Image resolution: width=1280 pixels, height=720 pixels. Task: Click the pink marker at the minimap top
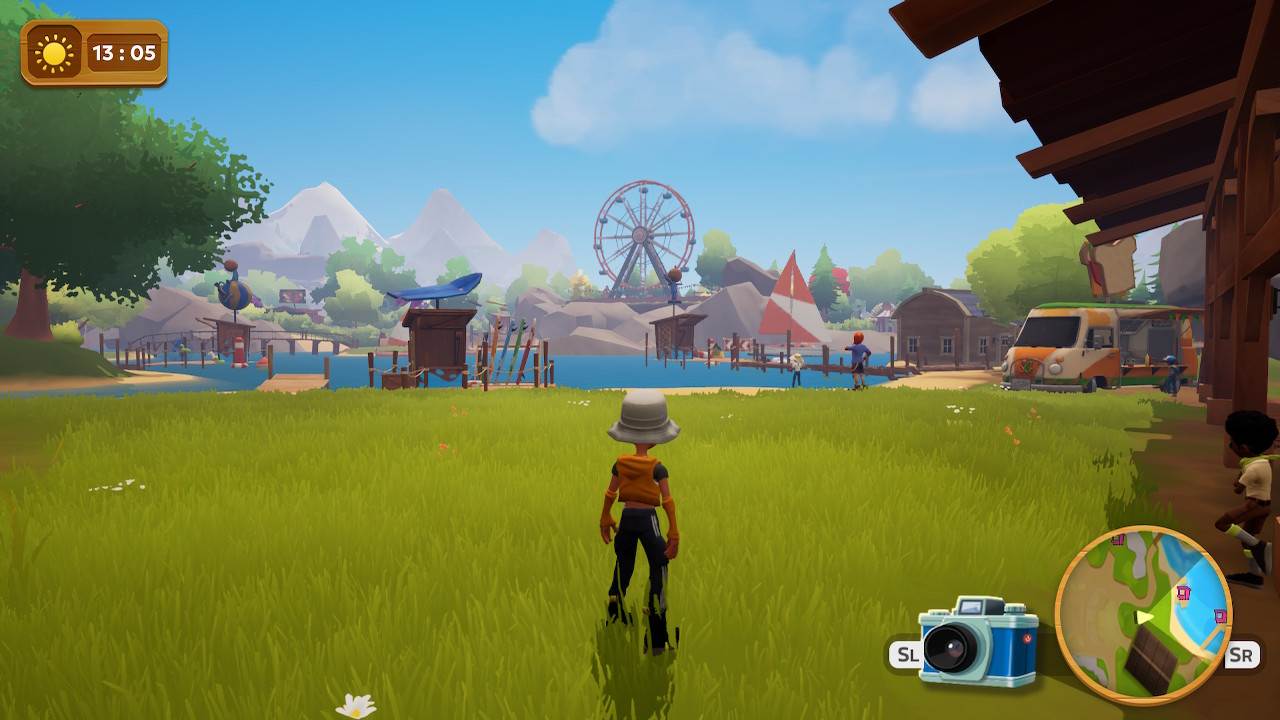pyautogui.click(x=1119, y=540)
